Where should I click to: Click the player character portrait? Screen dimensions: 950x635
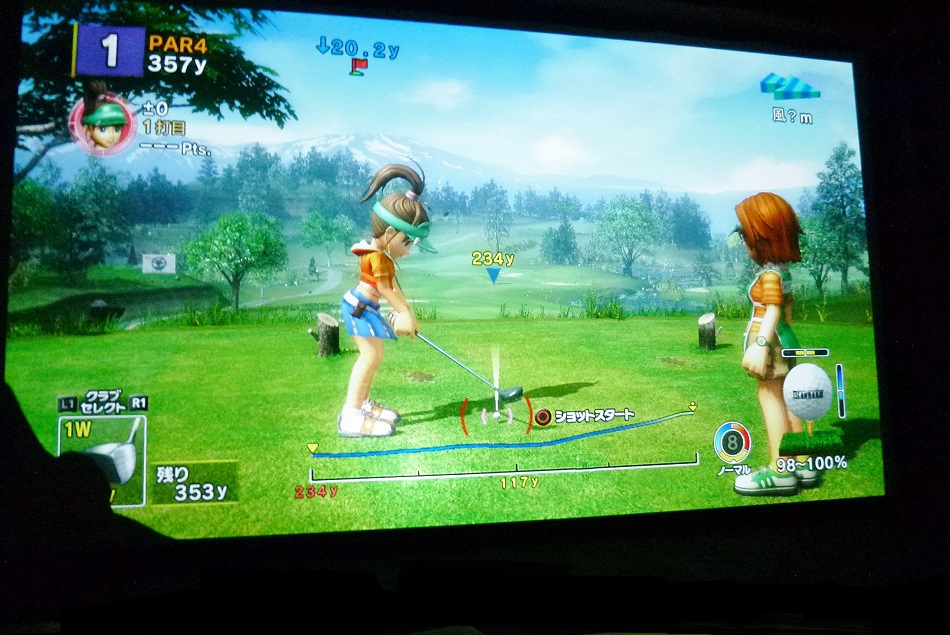coord(103,123)
